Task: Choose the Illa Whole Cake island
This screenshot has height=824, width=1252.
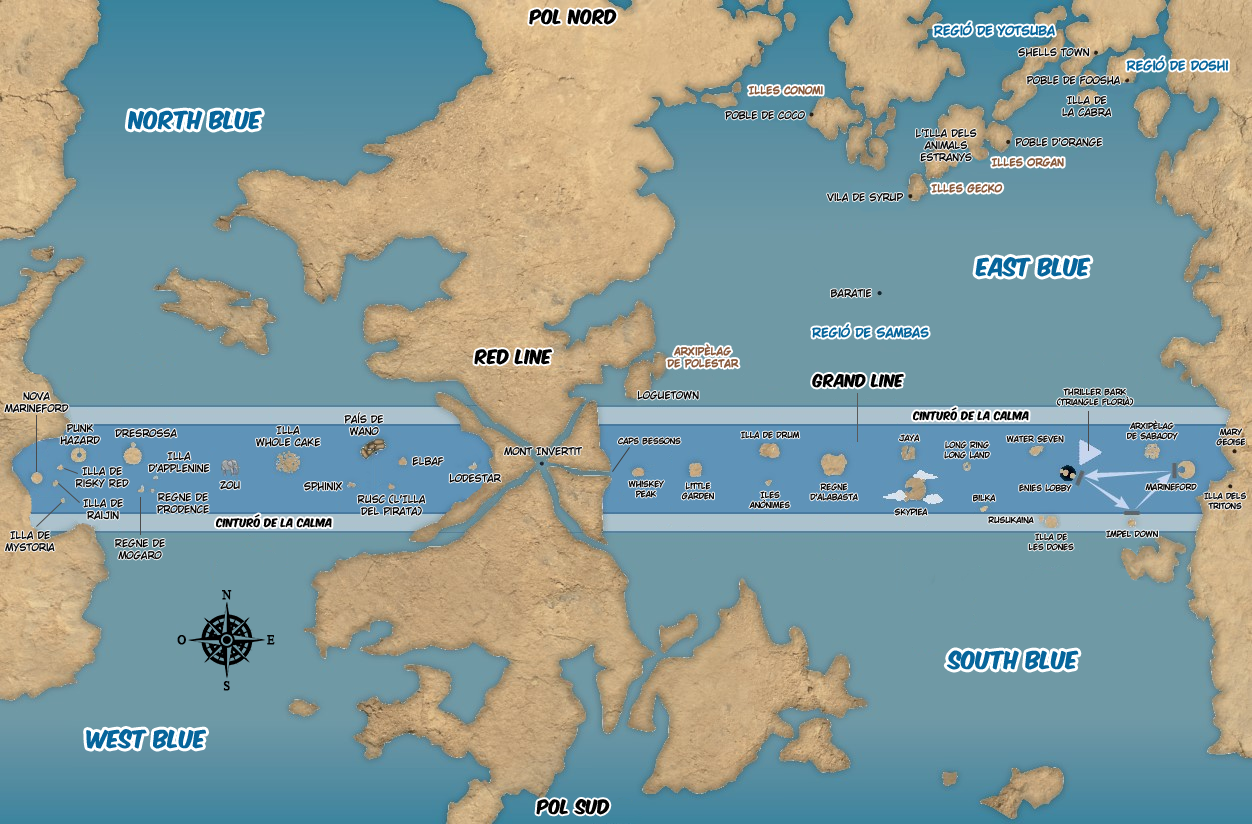Action: coord(289,461)
